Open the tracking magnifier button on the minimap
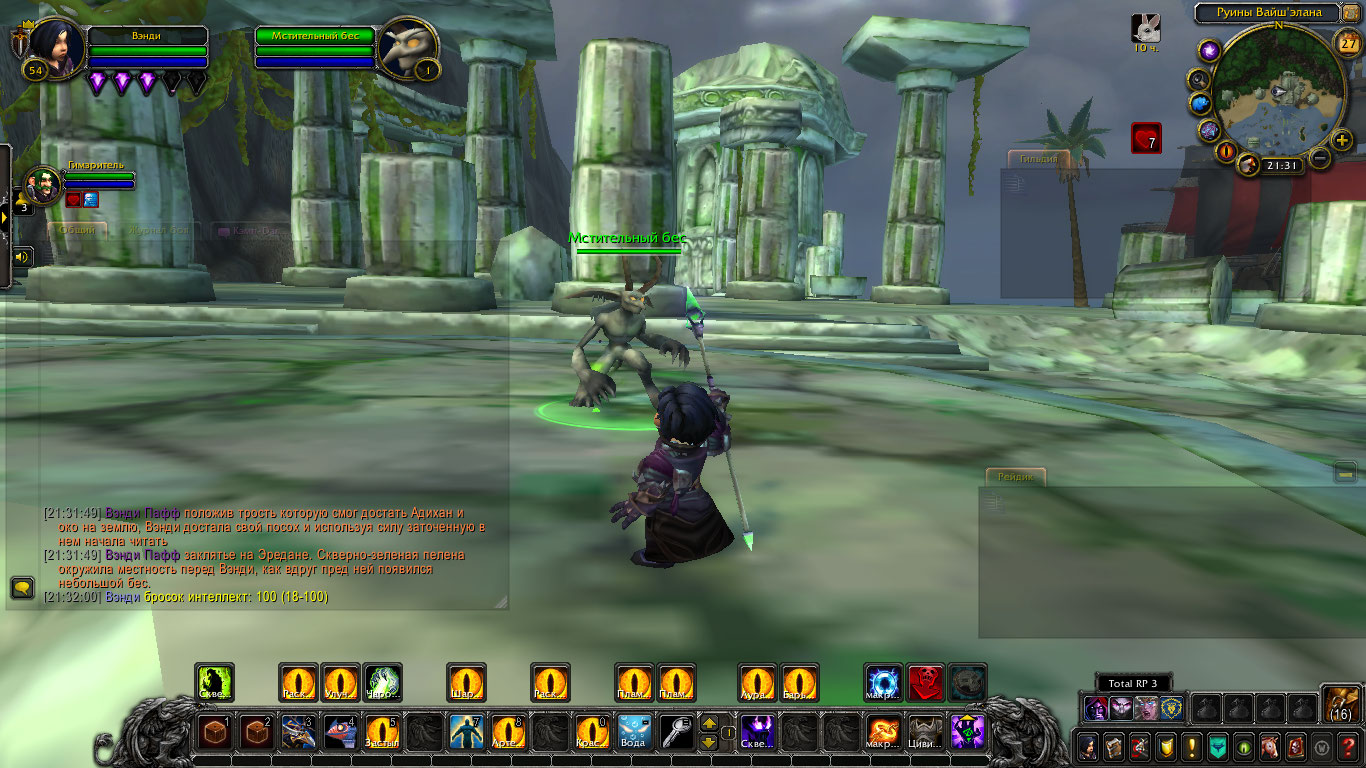The image size is (1366, 768). point(1198,79)
